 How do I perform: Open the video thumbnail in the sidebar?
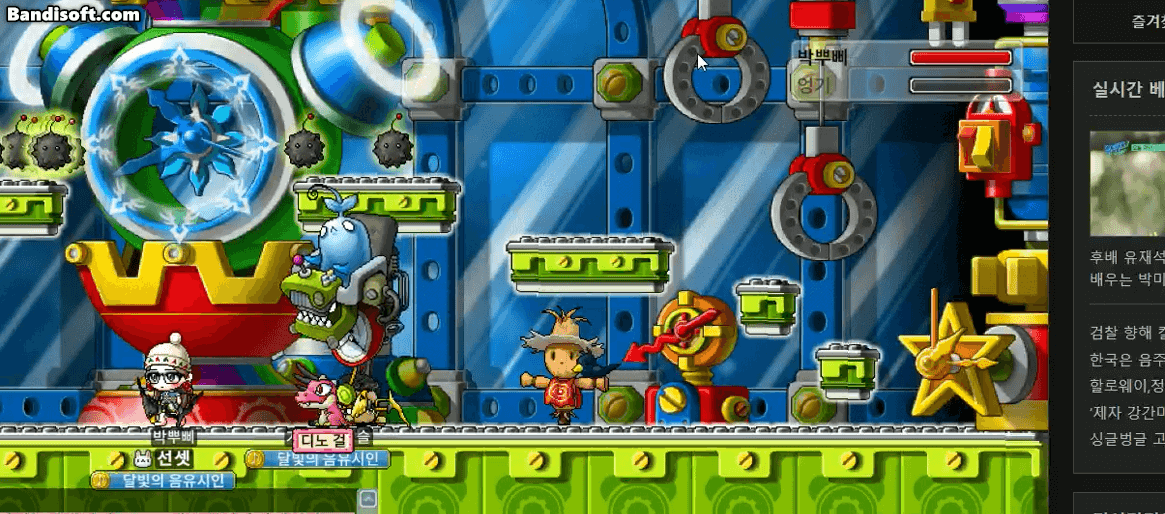pos(1127,183)
